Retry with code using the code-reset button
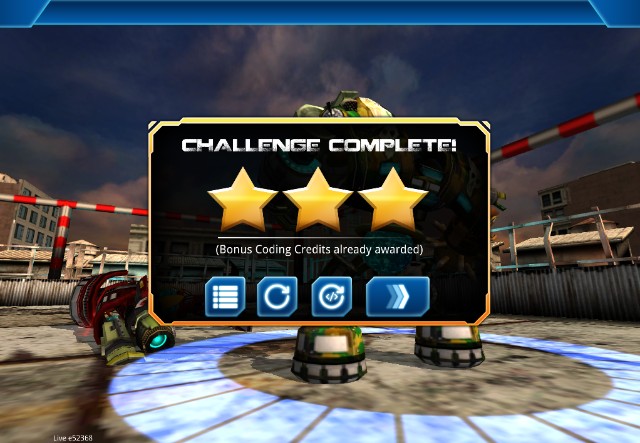 [330, 297]
